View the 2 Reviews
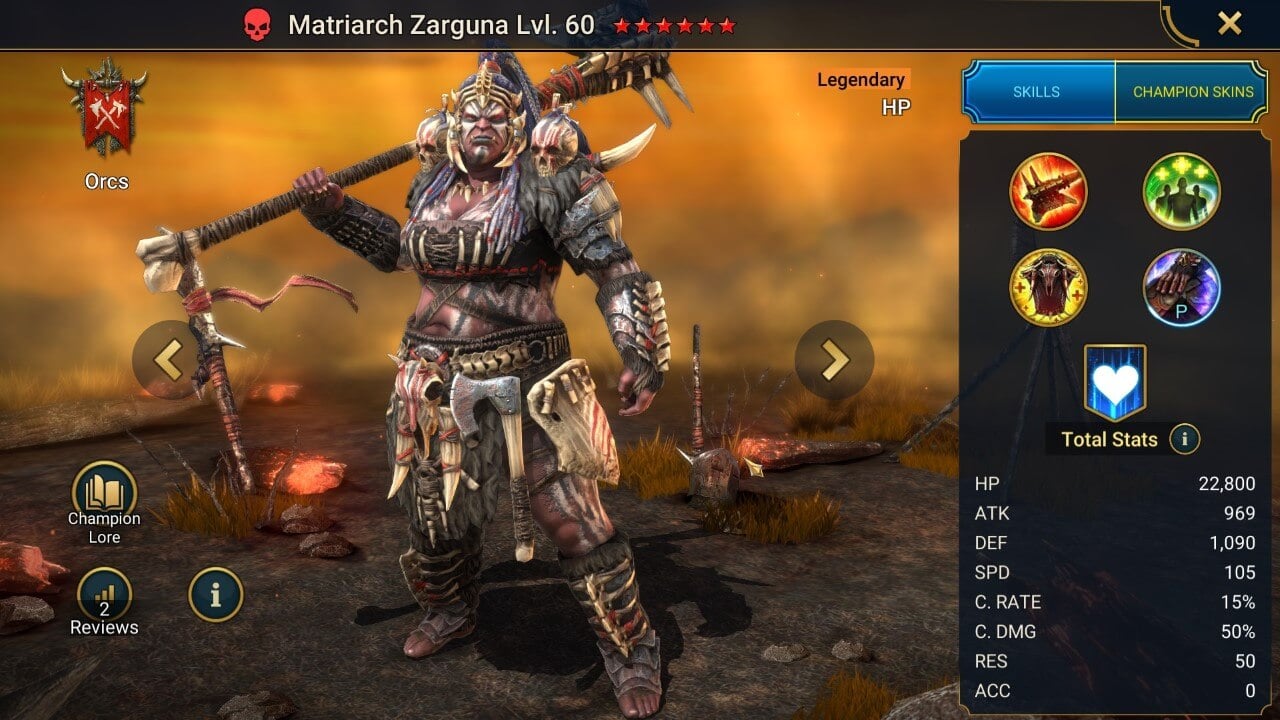This screenshot has width=1280, height=720. [x=104, y=596]
